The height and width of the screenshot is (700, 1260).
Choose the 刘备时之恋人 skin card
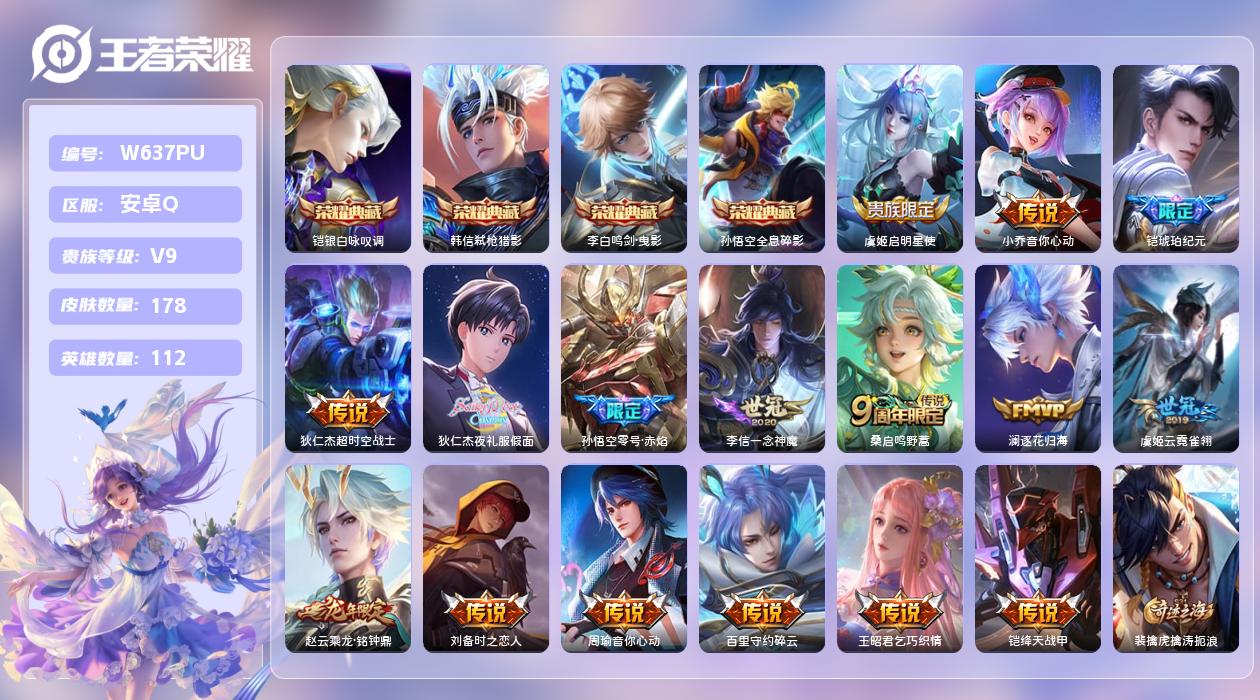486,558
